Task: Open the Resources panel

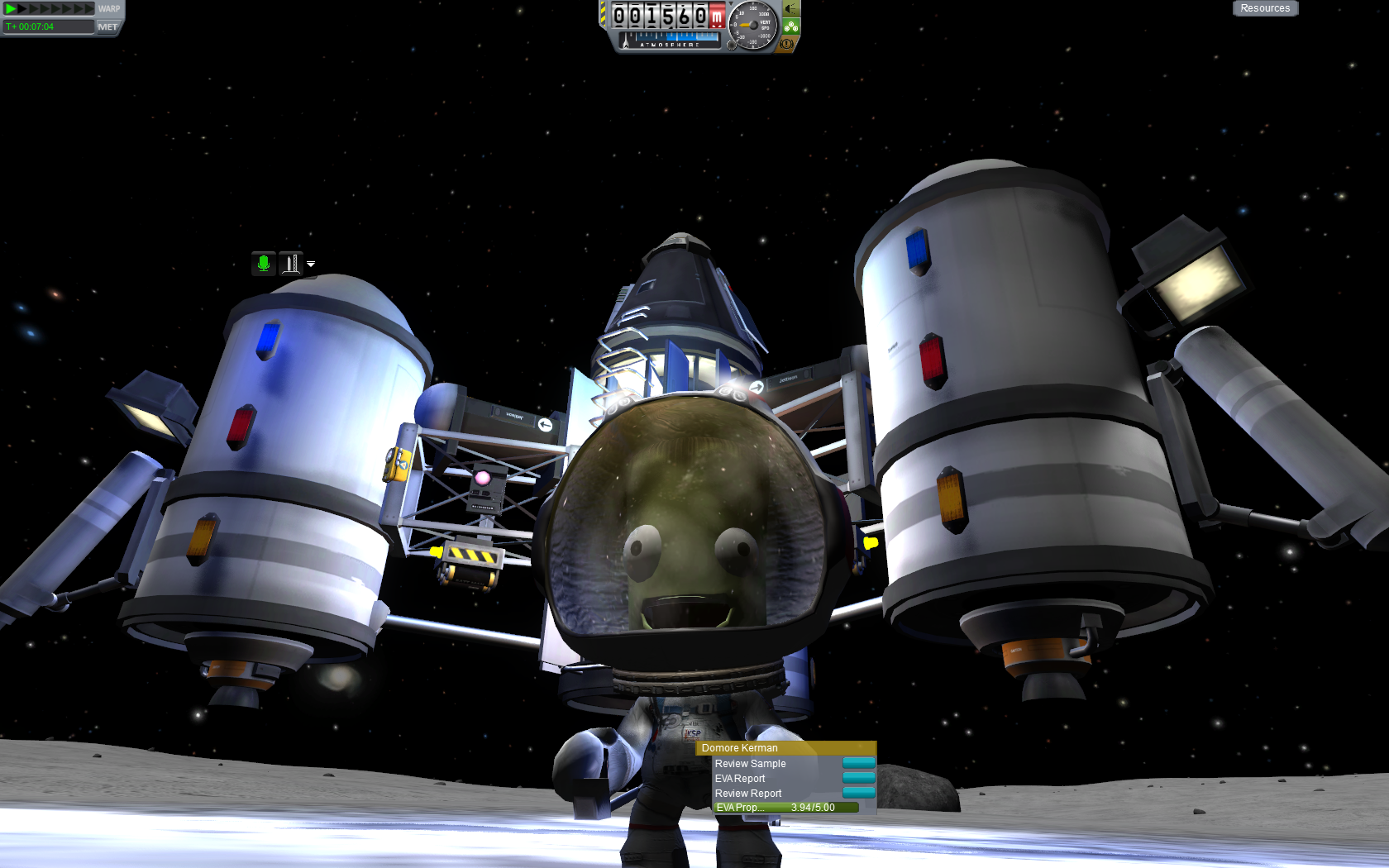Action: [1265, 8]
